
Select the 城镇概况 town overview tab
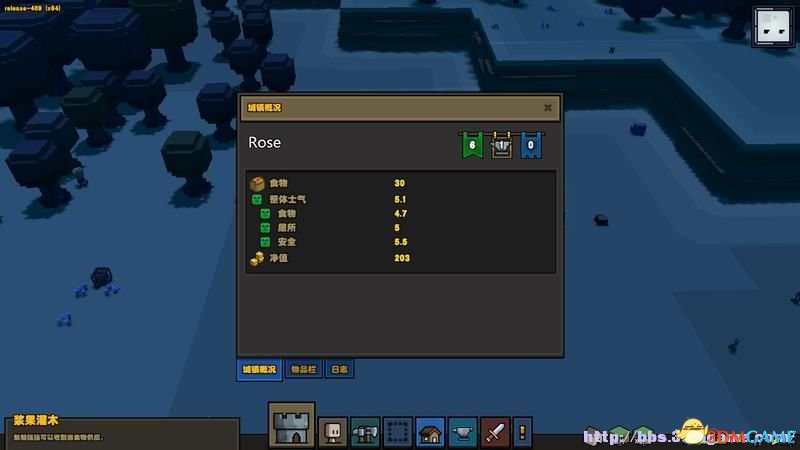[258, 369]
